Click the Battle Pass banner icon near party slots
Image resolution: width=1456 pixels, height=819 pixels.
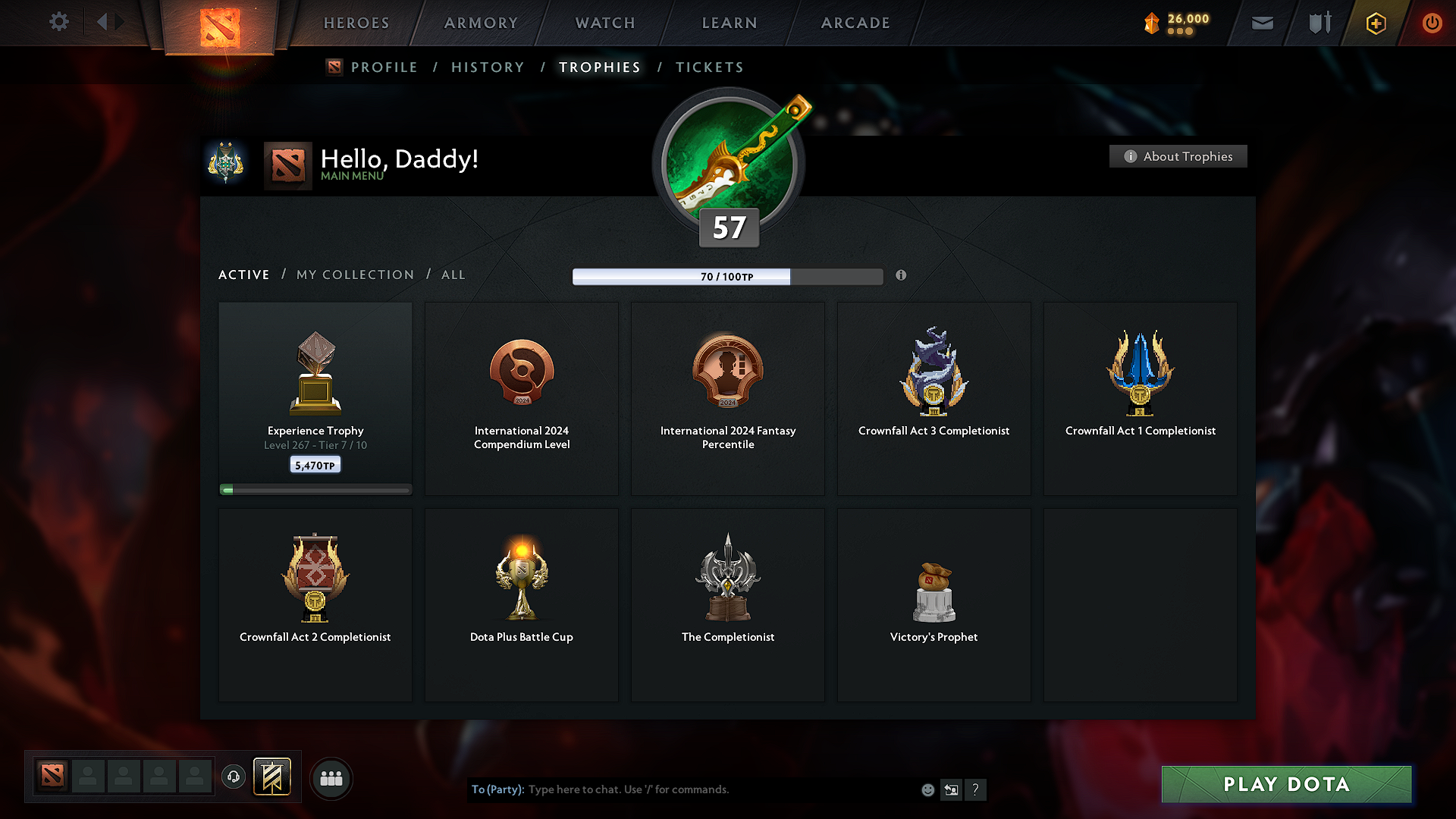click(273, 777)
